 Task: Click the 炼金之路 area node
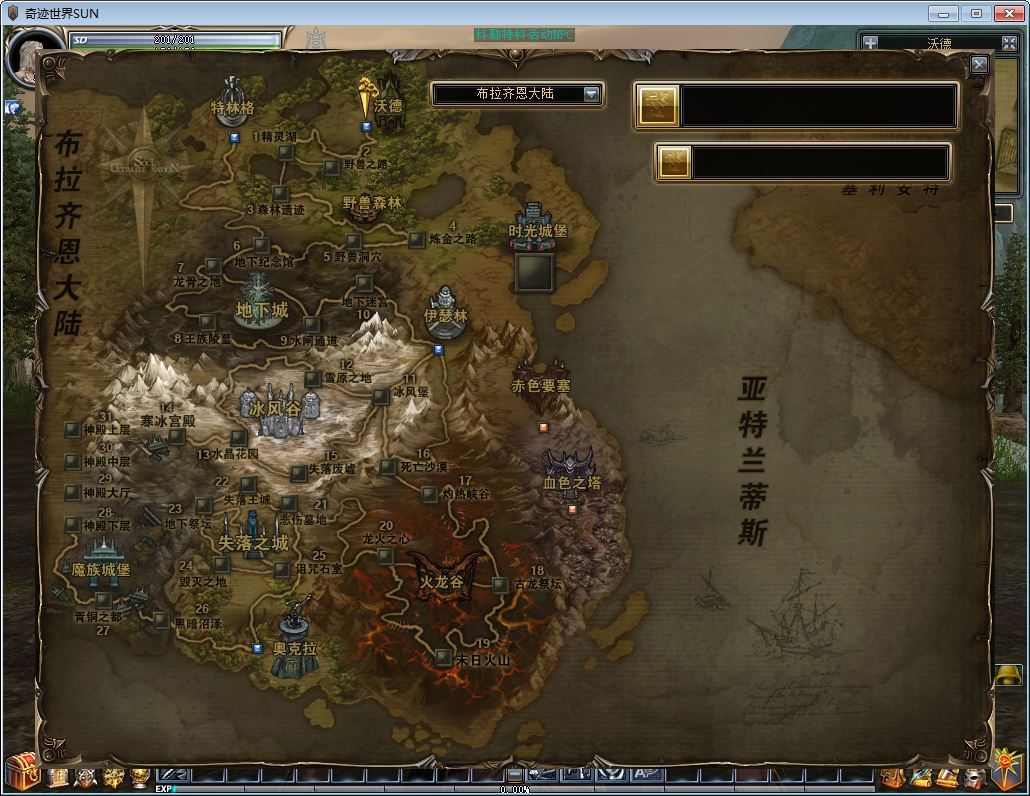click(417, 240)
